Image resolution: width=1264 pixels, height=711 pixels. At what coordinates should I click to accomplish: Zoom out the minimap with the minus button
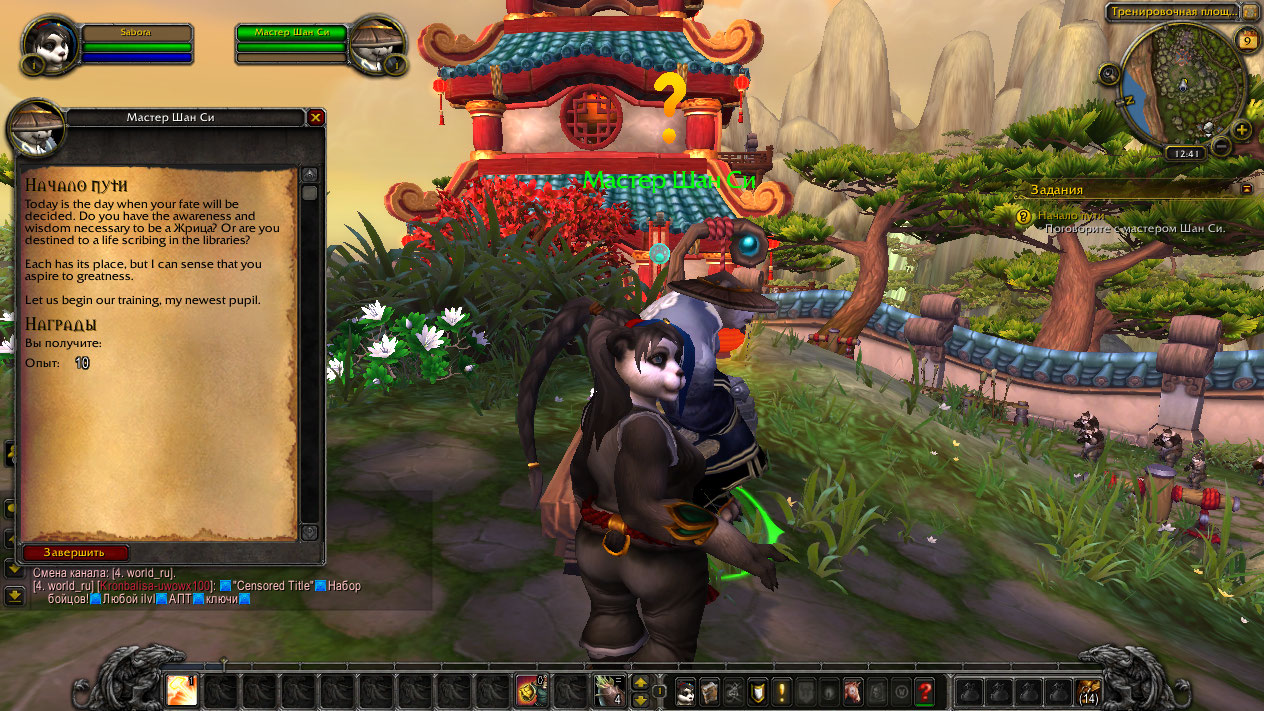(x=1220, y=147)
